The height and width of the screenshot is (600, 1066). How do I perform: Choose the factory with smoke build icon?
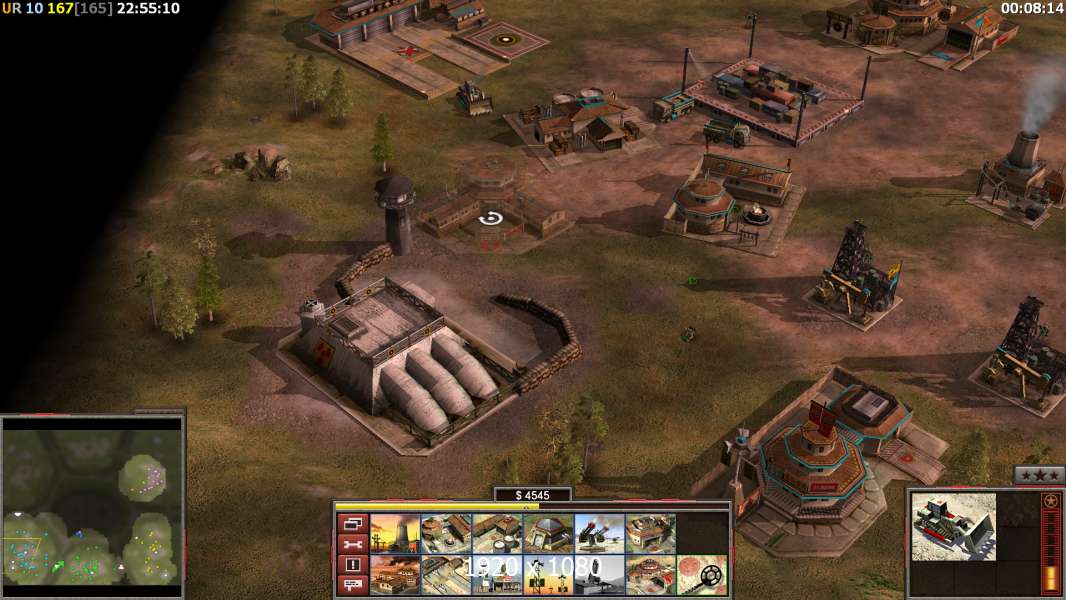(x=394, y=575)
